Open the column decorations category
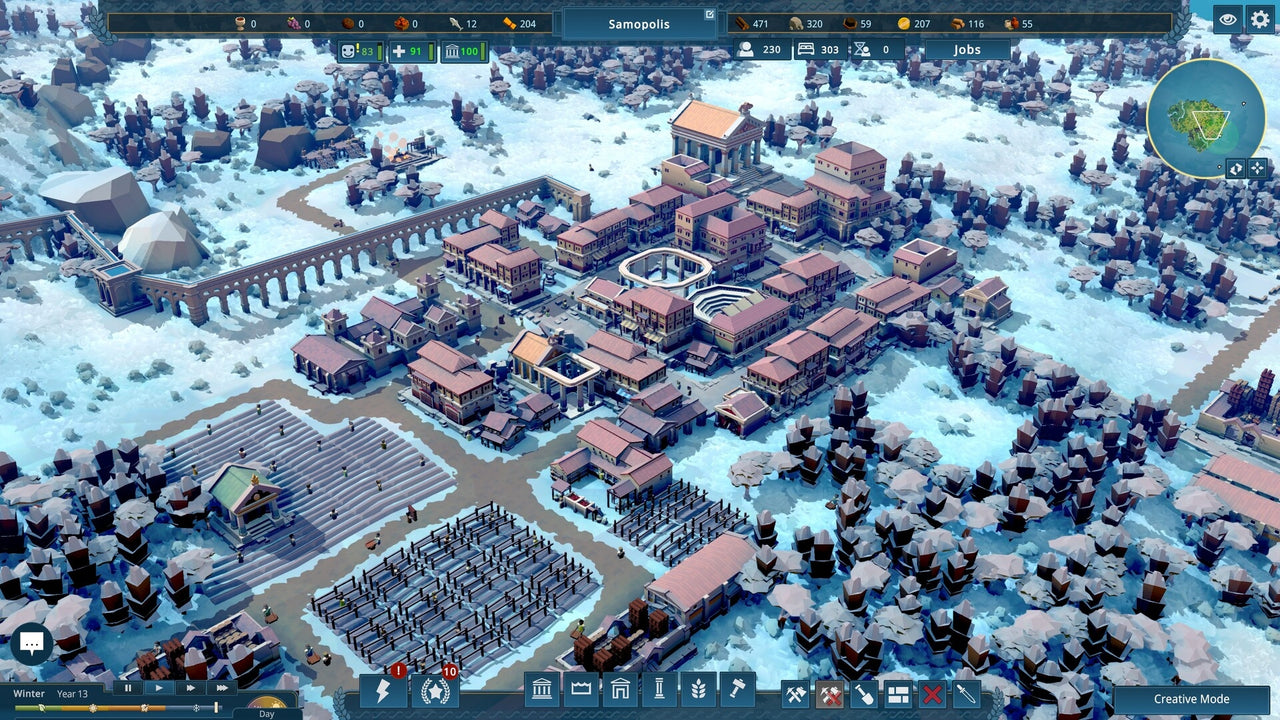Screen dimensions: 1280x720 [x=659, y=690]
